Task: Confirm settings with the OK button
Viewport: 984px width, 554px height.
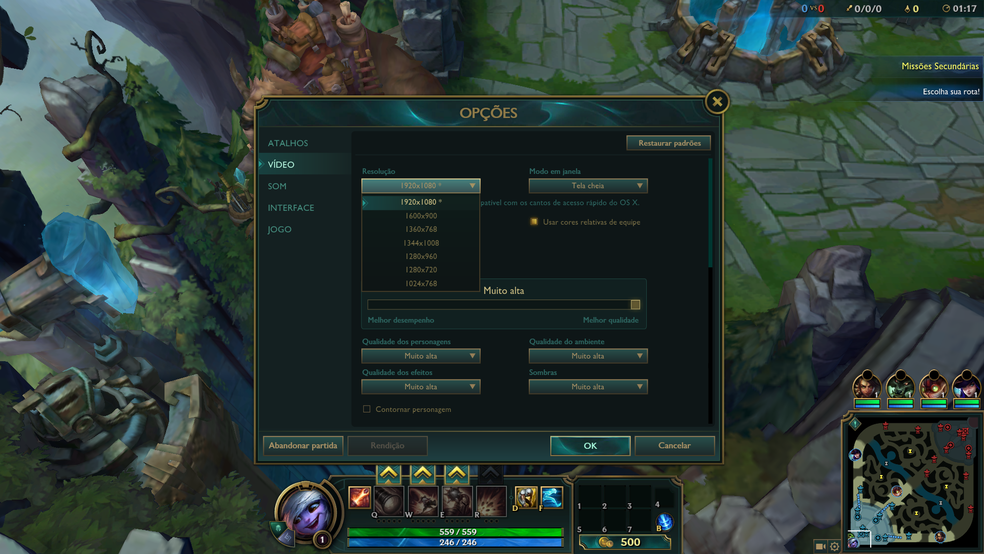Action: 590,446
